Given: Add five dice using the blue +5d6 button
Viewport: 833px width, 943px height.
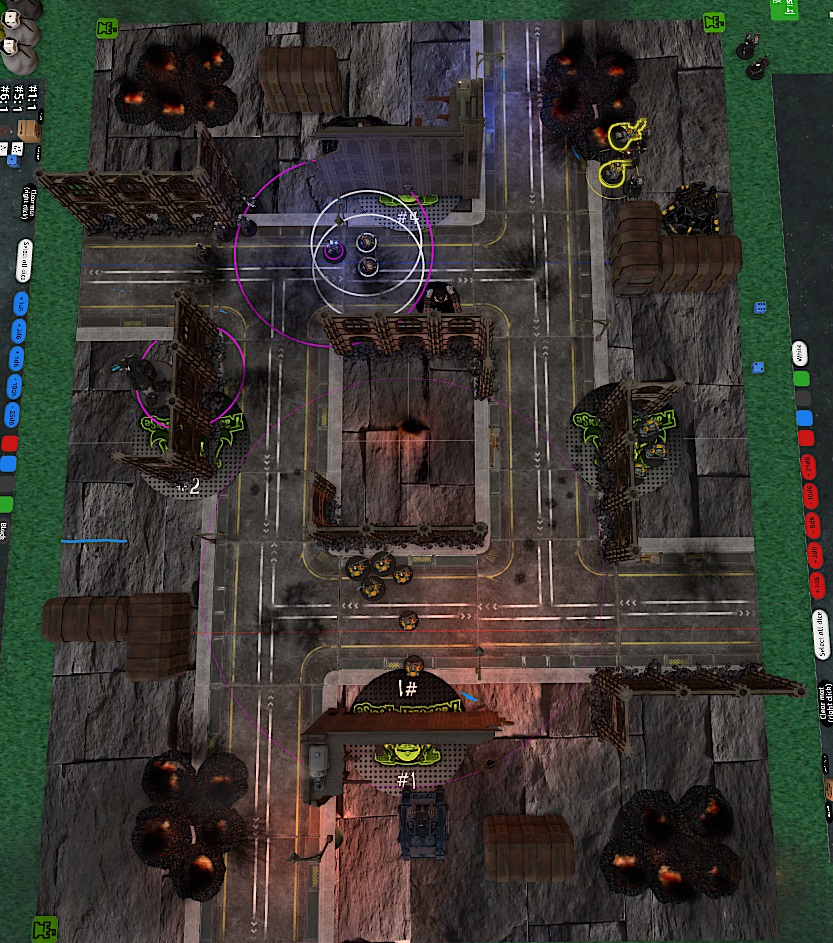Looking at the screenshot, I should (x=17, y=359).
